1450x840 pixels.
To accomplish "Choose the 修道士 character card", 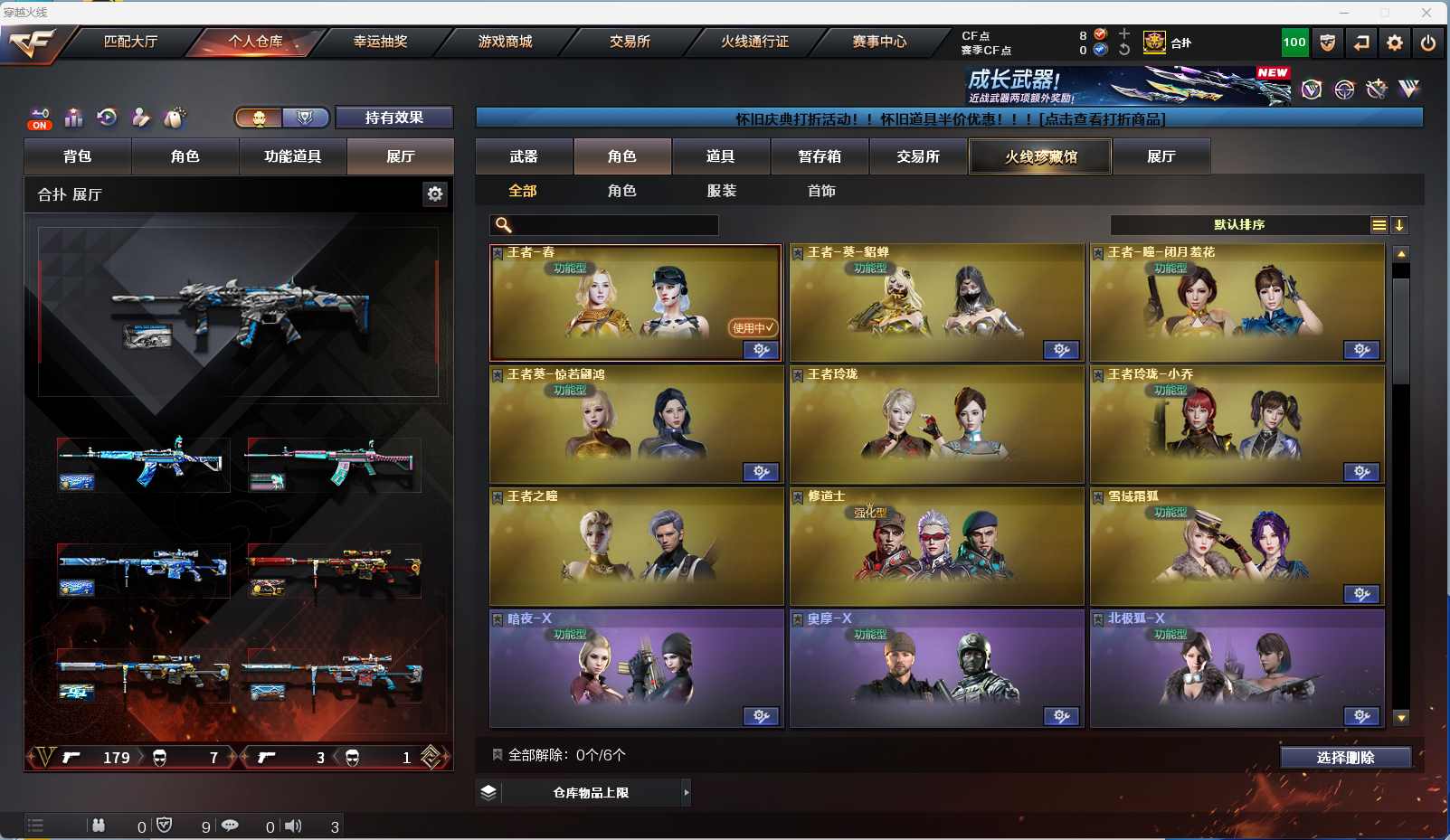I will [936, 546].
